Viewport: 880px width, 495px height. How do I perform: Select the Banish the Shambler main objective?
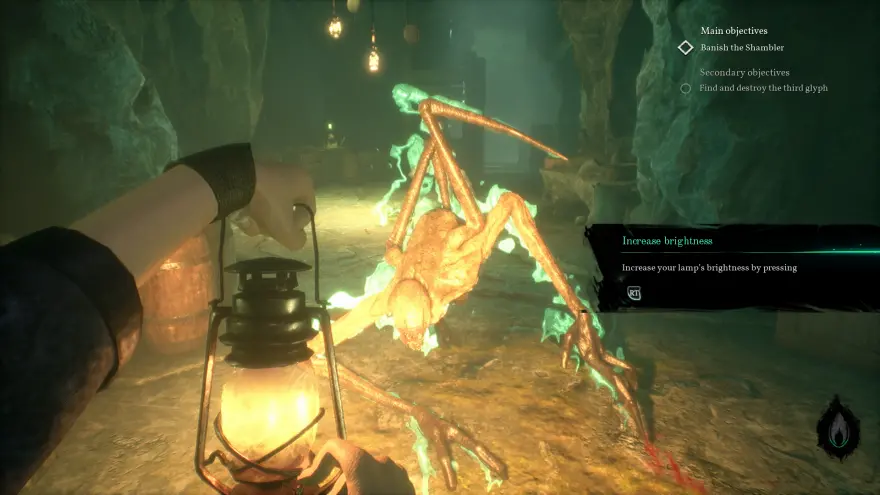[x=742, y=47]
